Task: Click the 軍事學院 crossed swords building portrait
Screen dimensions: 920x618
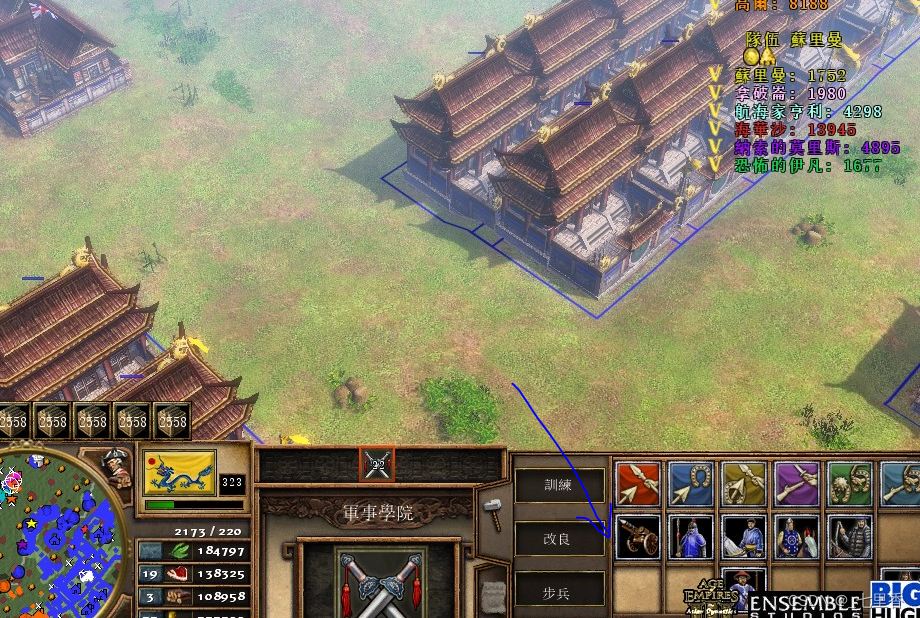Action: pos(378,580)
